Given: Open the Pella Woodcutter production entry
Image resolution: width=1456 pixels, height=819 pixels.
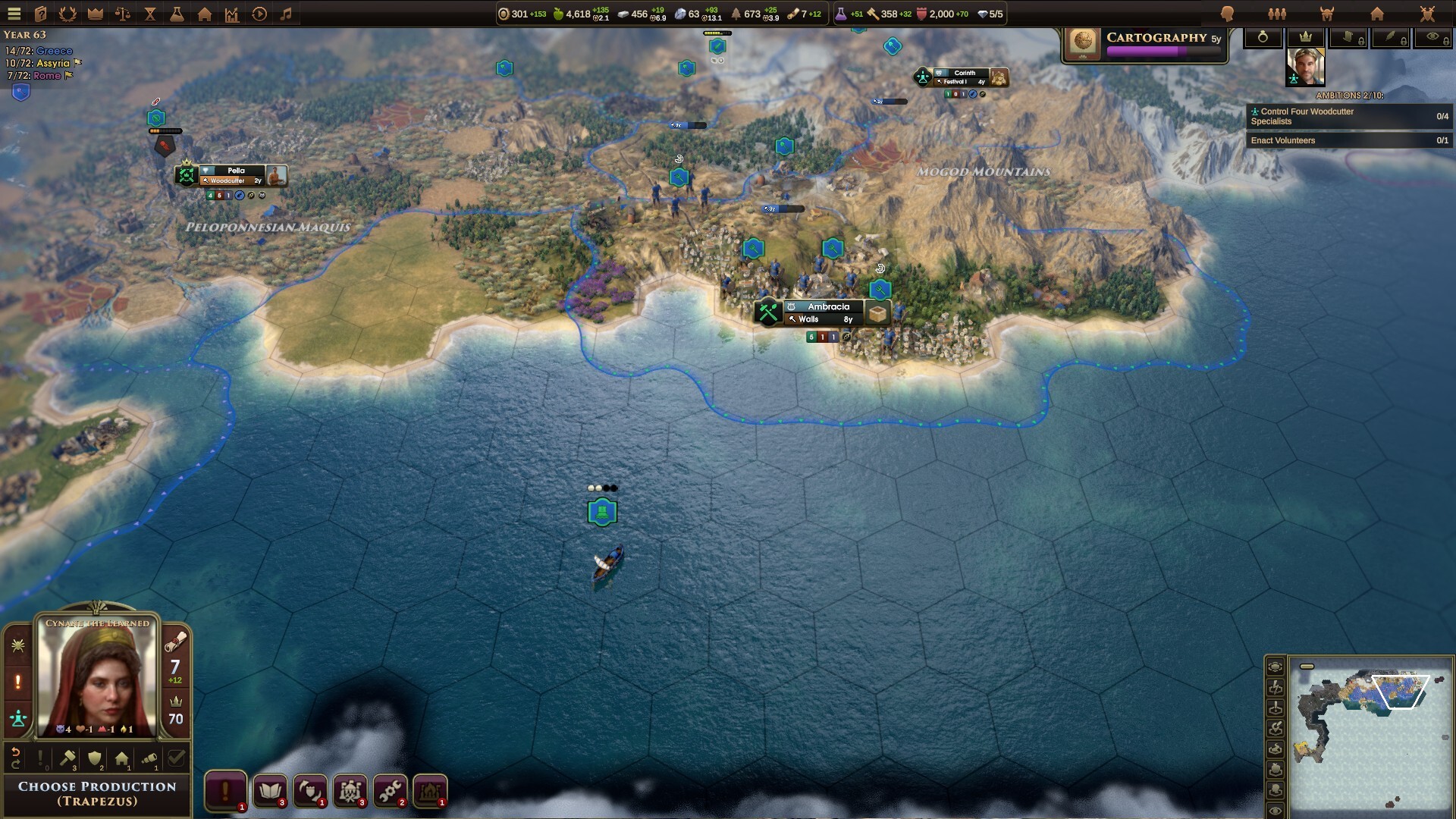Looking at the screenshot, I should tap(231, 180).
